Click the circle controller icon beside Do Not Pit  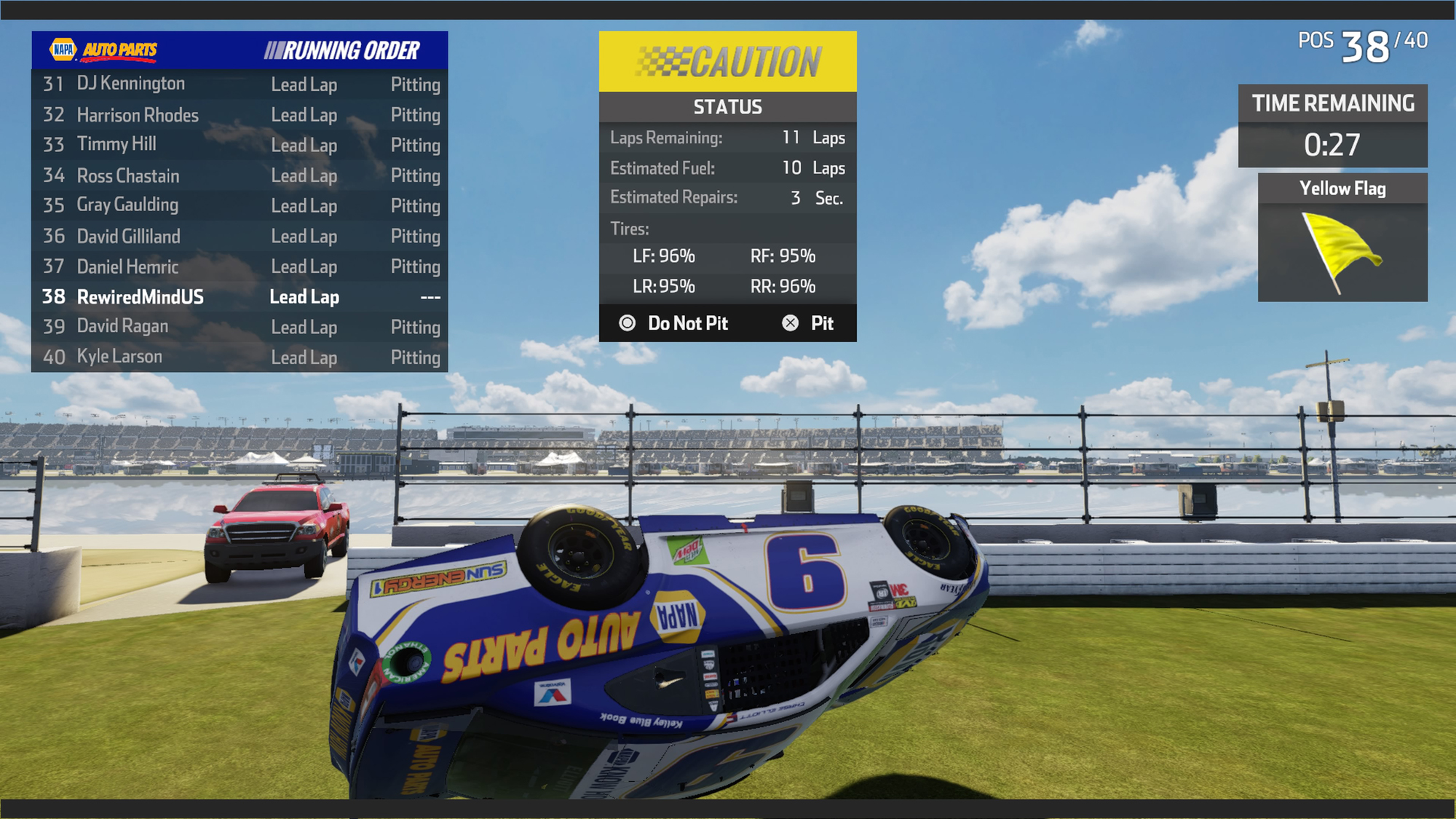tap(628, 323)
